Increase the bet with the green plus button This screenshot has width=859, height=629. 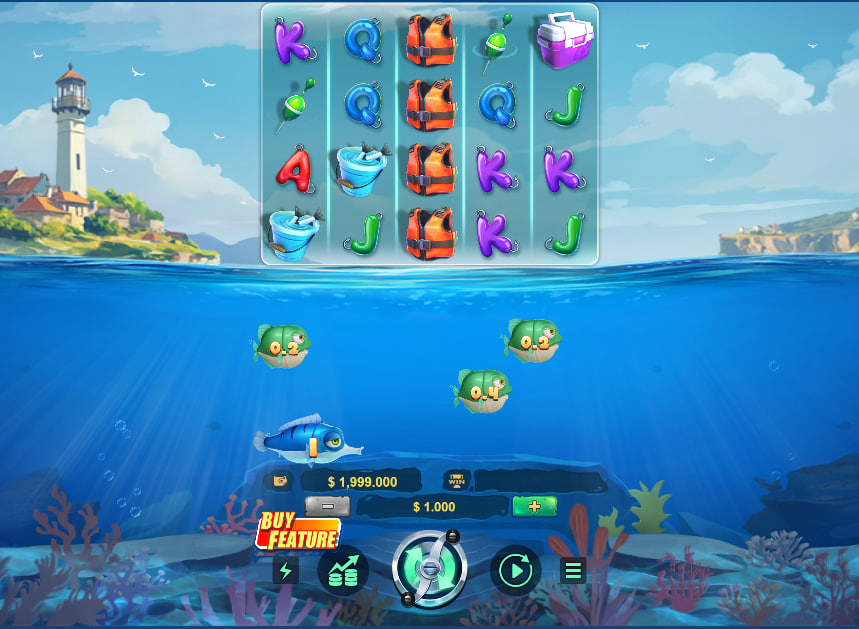pos(534,506)
